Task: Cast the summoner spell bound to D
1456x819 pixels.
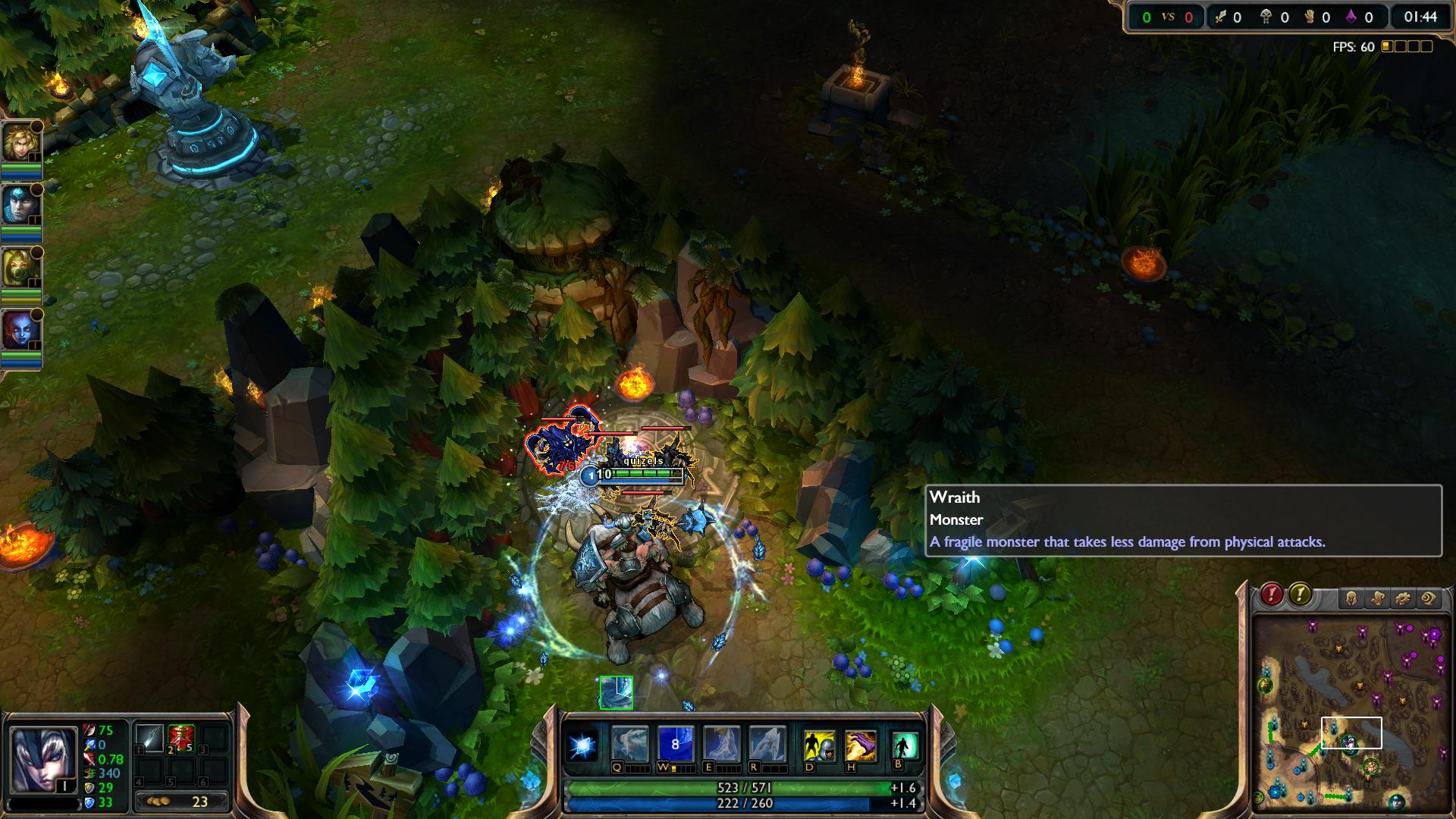Action: [818, 745]
